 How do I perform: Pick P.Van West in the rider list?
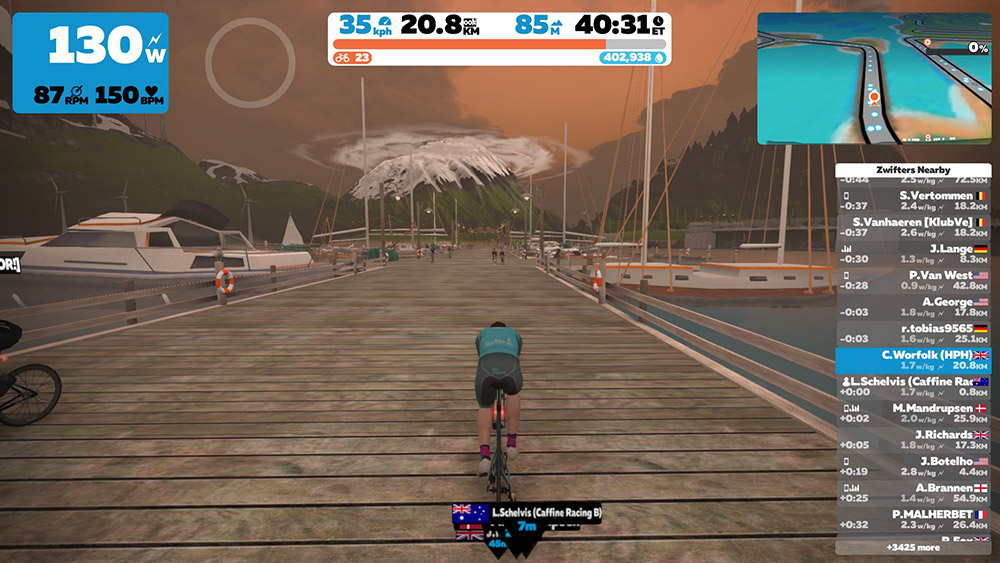(913, 280)
